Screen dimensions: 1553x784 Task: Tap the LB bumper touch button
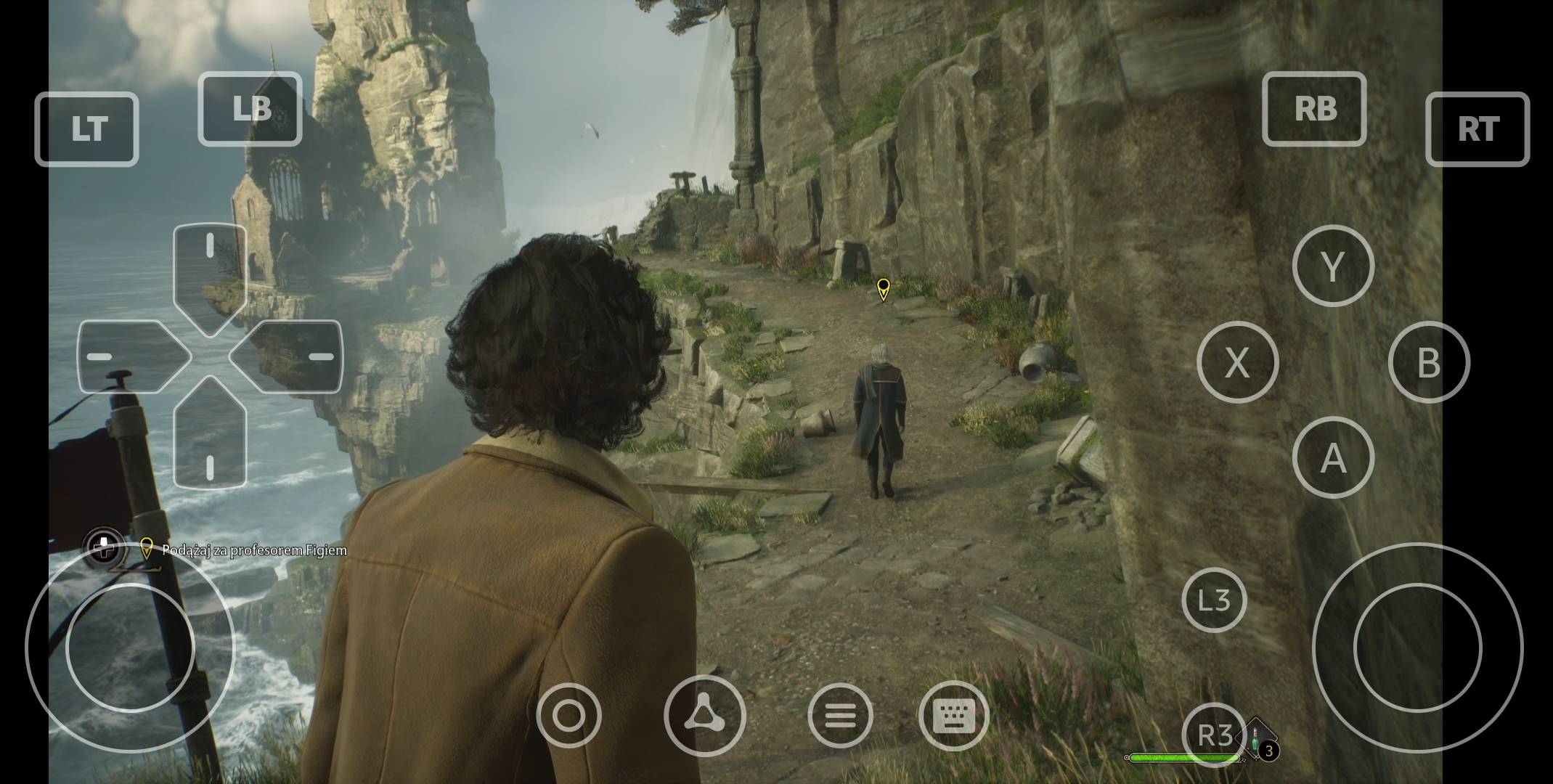coord(250,109)
